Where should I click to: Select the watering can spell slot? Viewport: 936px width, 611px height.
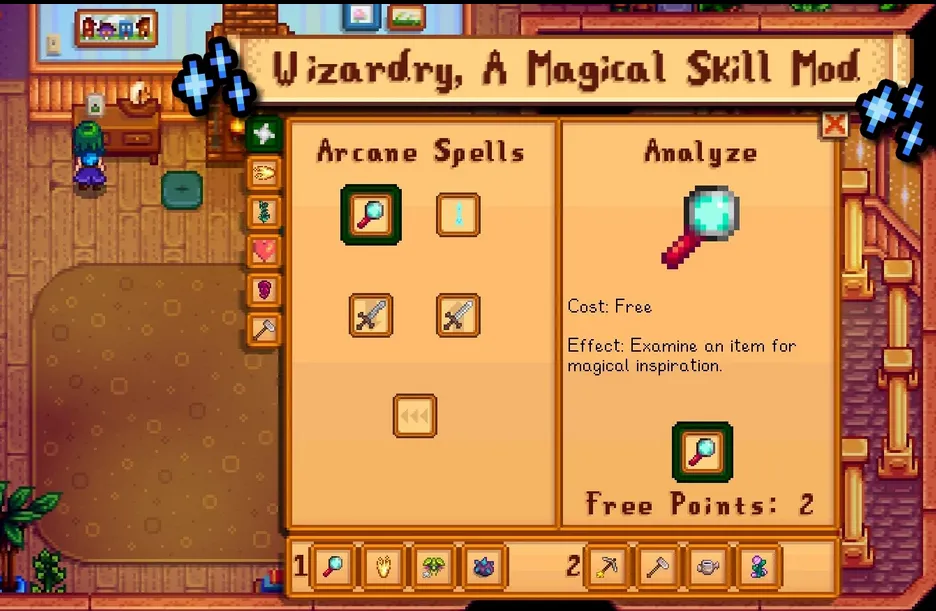tap(708, 568)
